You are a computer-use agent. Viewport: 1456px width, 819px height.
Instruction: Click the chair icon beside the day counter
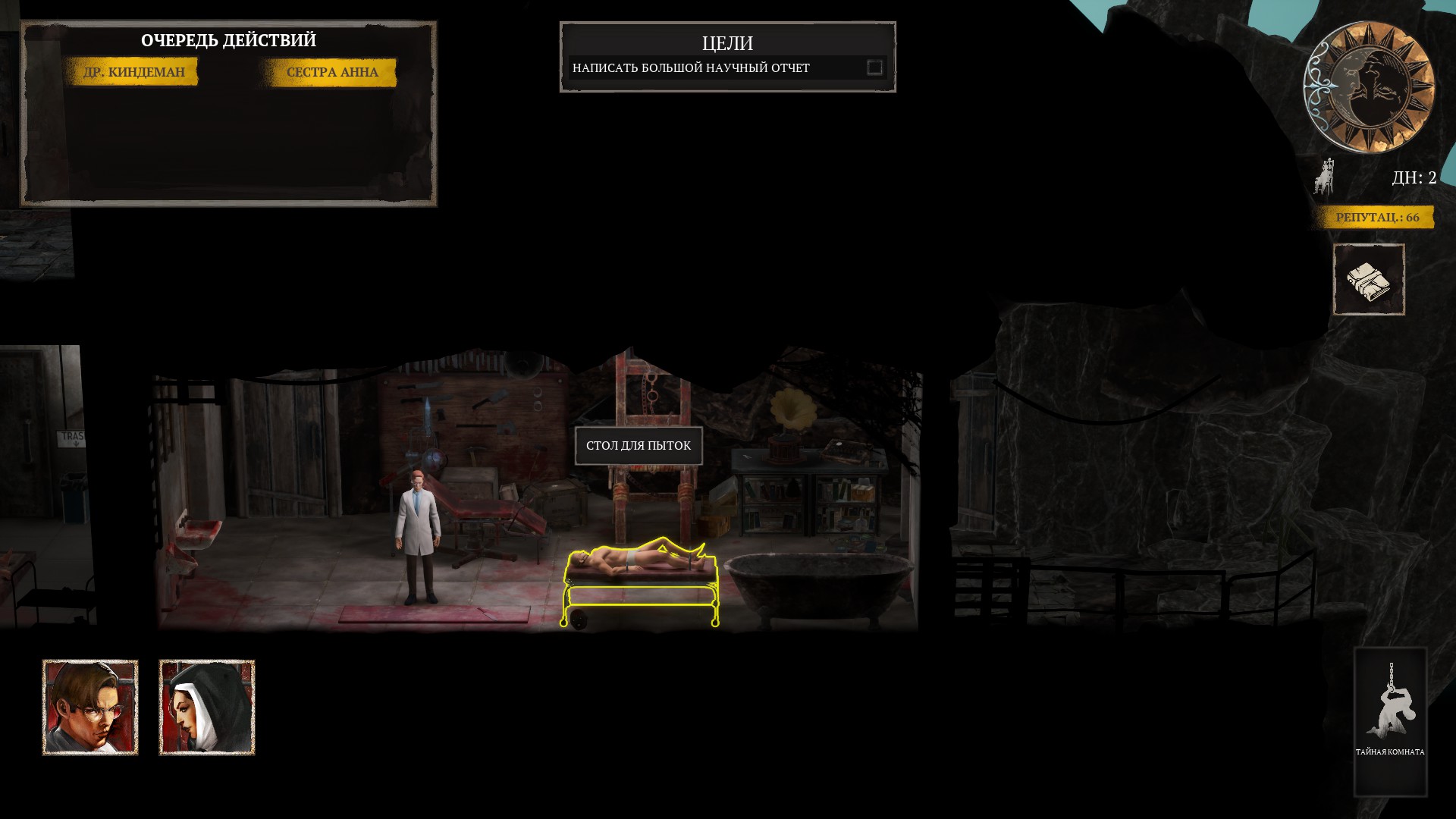pyautogui.click(x=1325, y=178)
